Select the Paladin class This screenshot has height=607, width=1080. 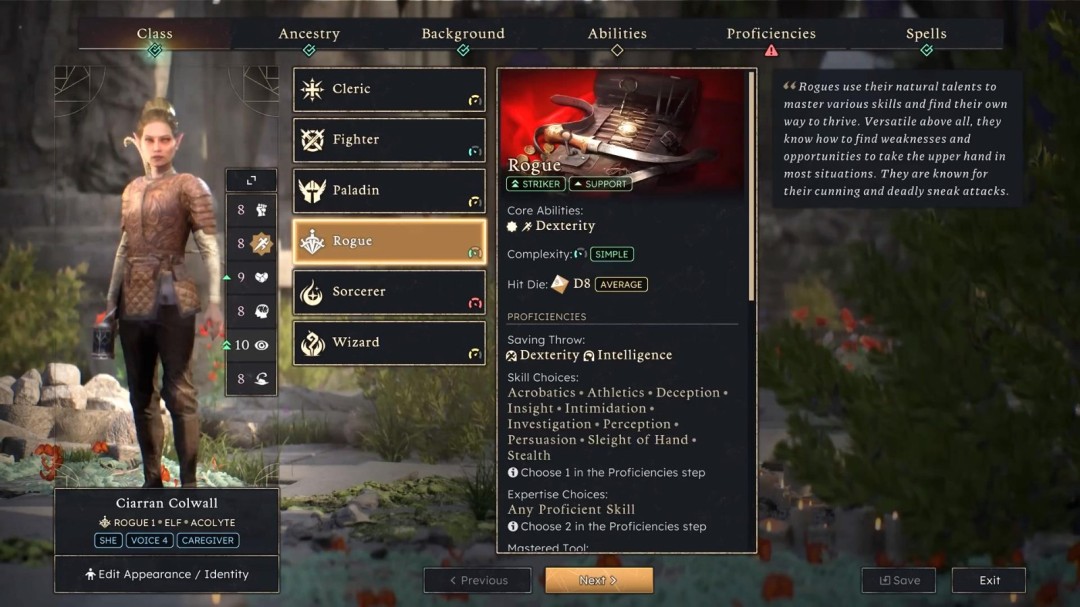pyautogui.click(x=389, y=190)
